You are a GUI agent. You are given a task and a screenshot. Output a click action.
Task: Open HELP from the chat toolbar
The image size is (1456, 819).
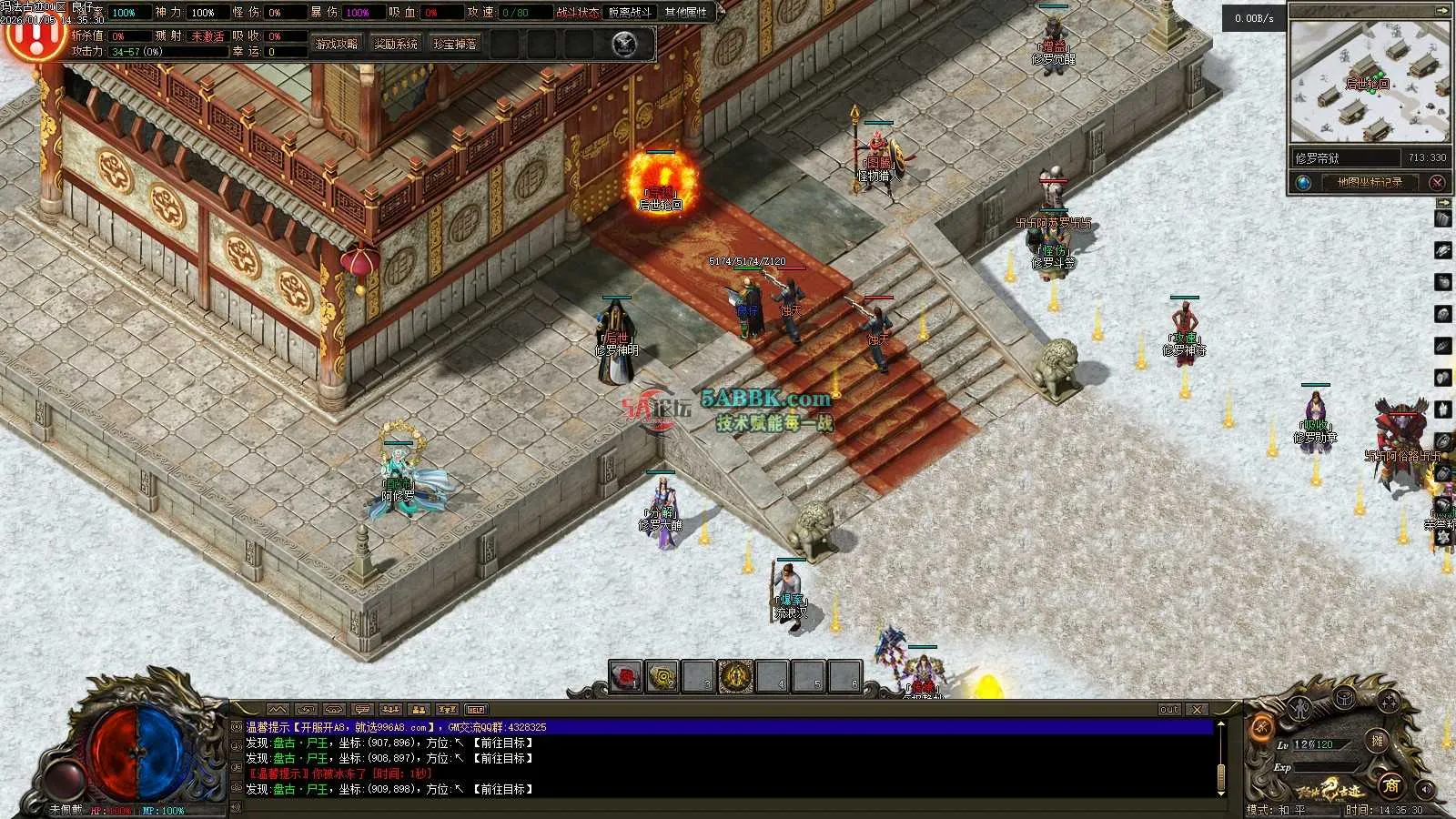point(476,709)
